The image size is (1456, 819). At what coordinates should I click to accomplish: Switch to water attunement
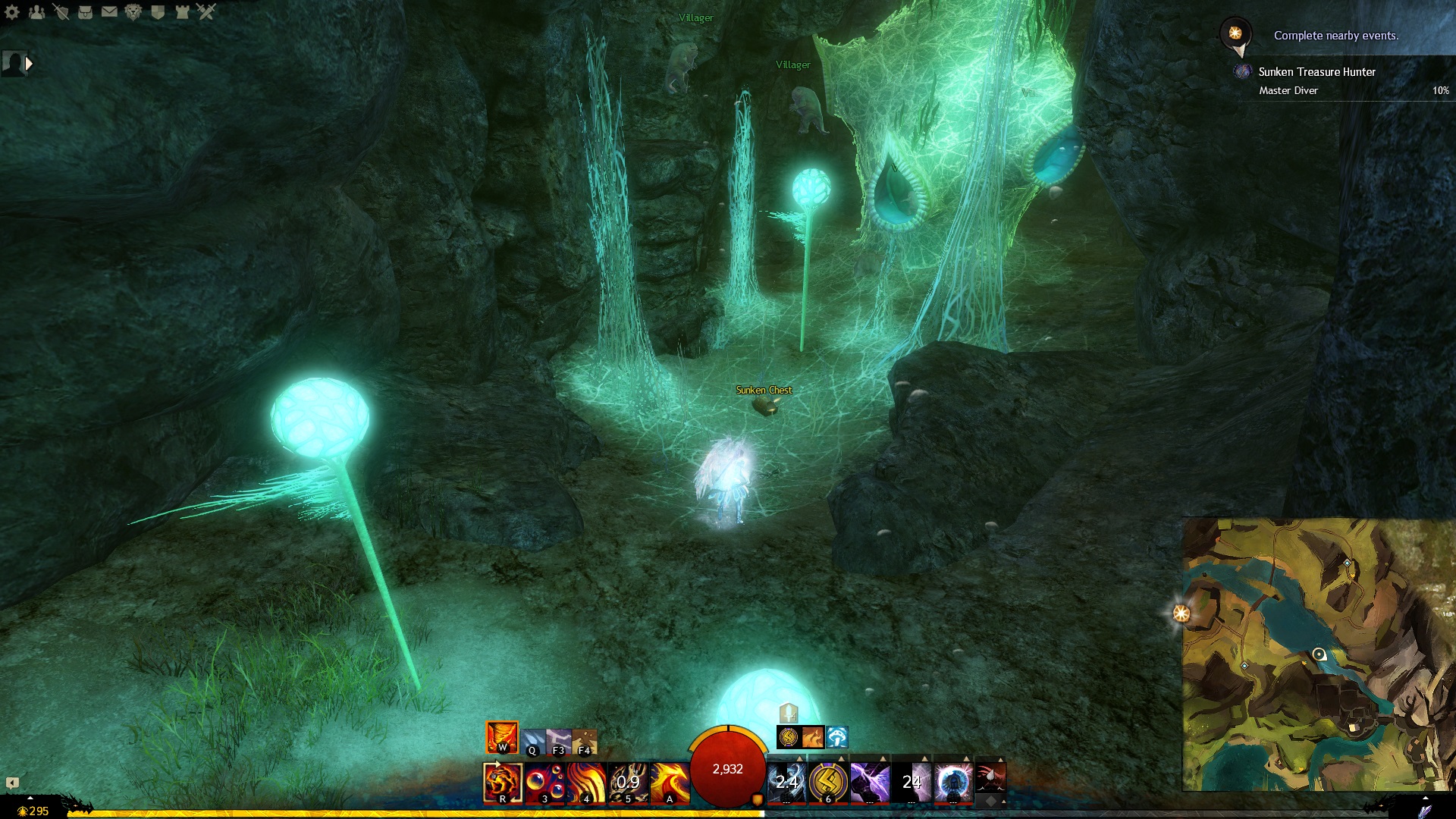[x=532, y=742]
